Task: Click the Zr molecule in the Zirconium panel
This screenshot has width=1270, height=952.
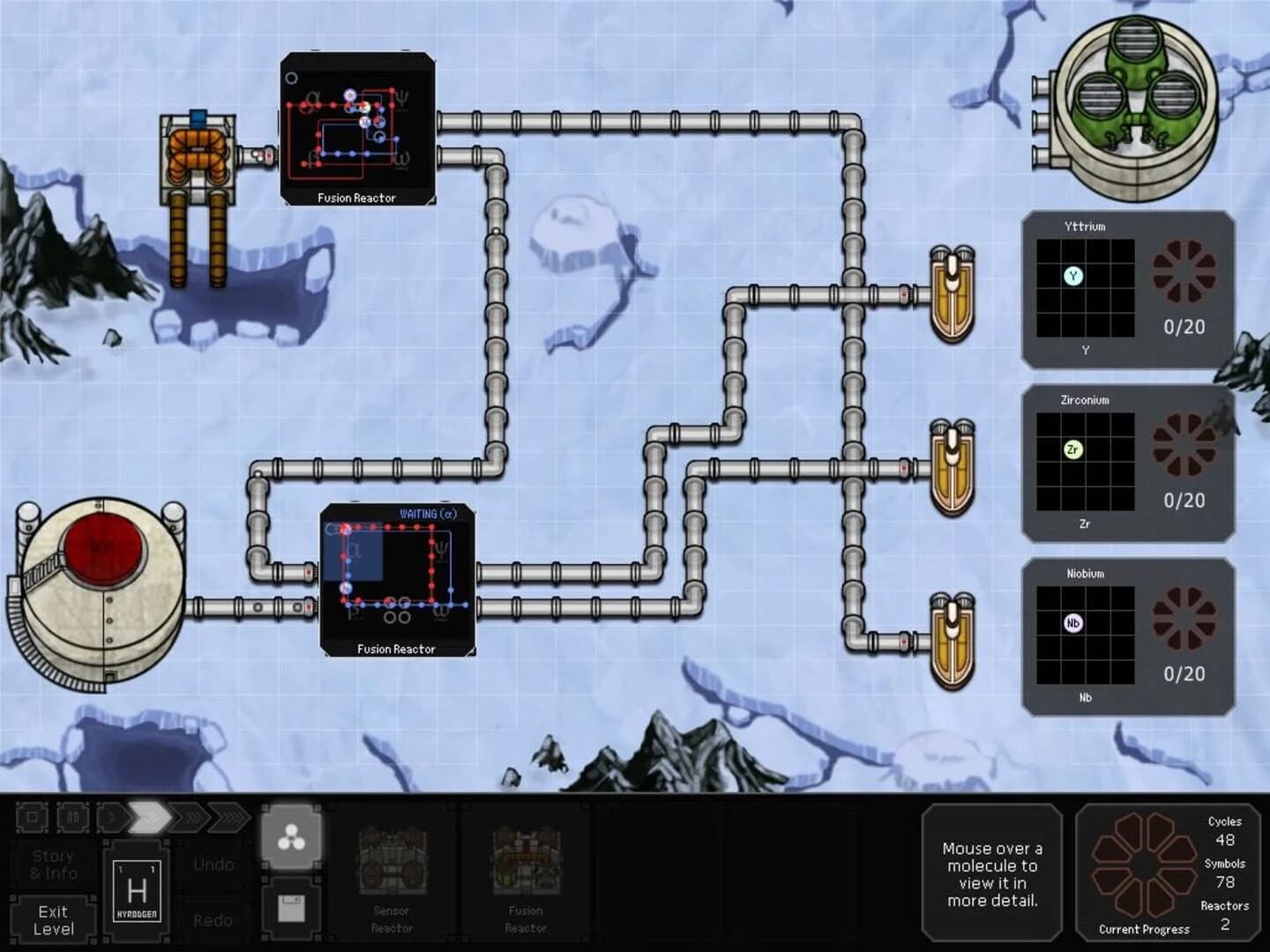Action: click(1072, 450)
